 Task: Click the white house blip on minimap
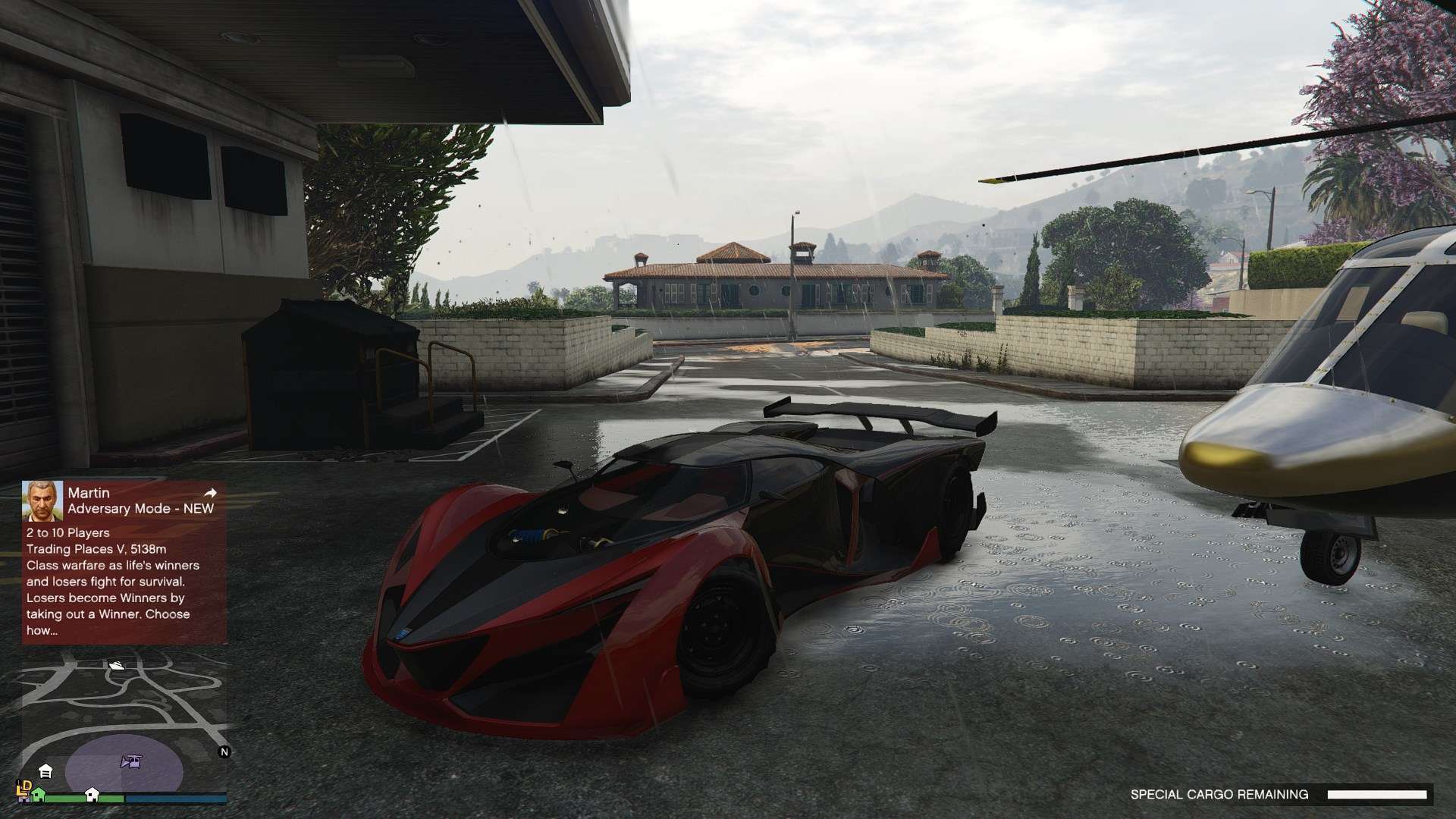(x=92, y=794)
